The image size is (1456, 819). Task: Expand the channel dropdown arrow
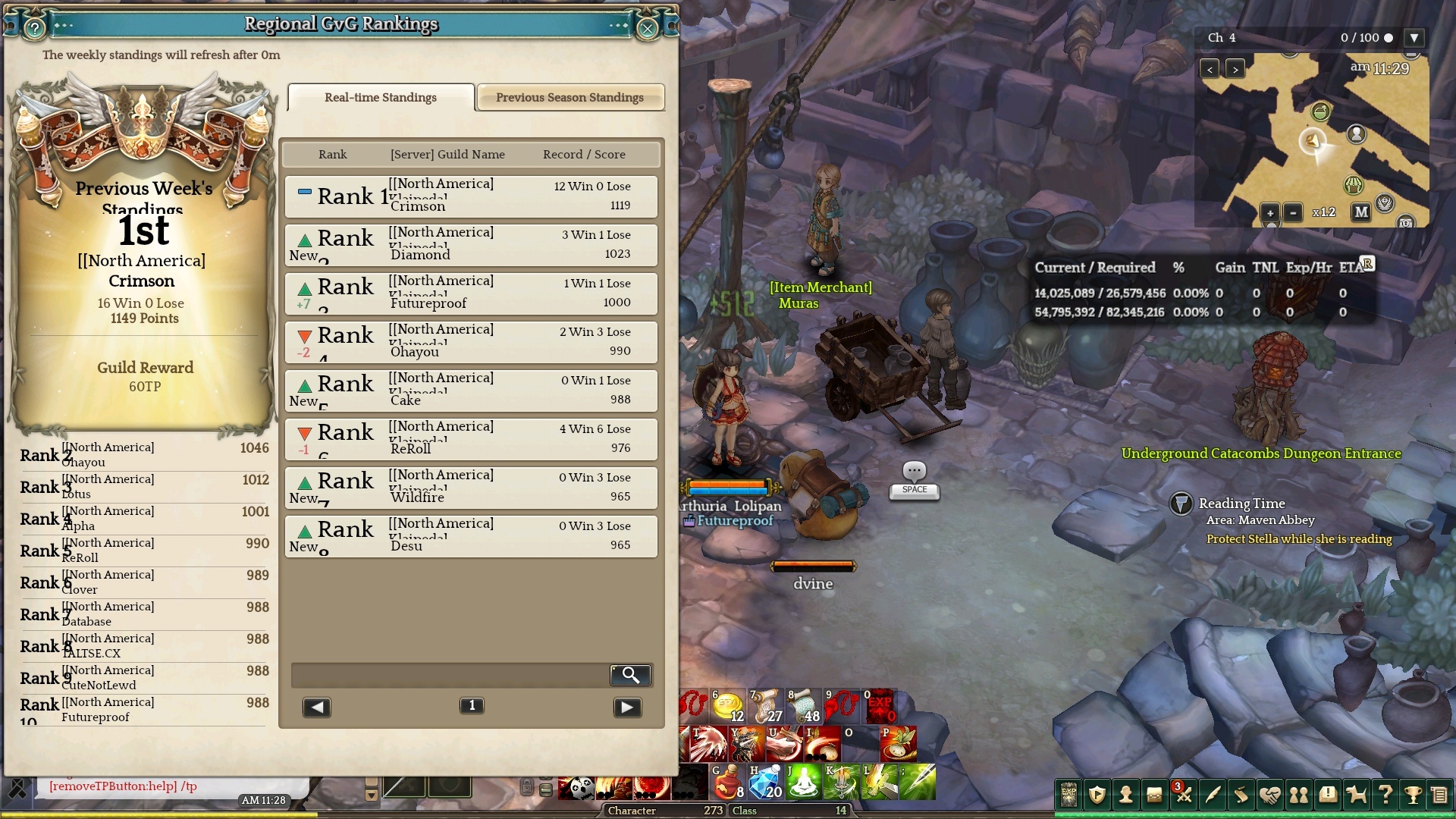click(x=1414, y=38)
